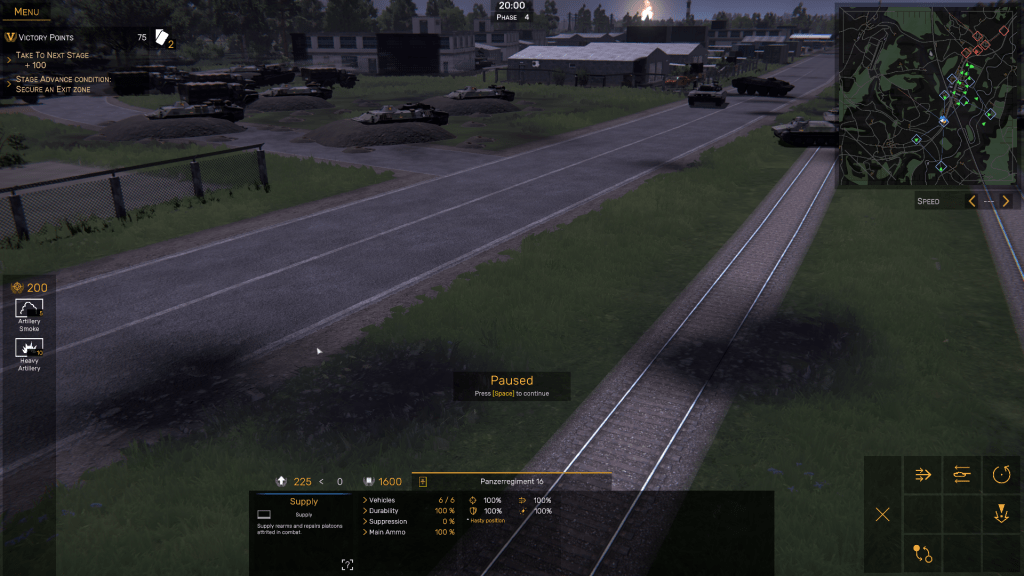Activate the fast move triple-arrow command
The height and width of the screenshot is (576, 1024).
(x=923, y=475)
